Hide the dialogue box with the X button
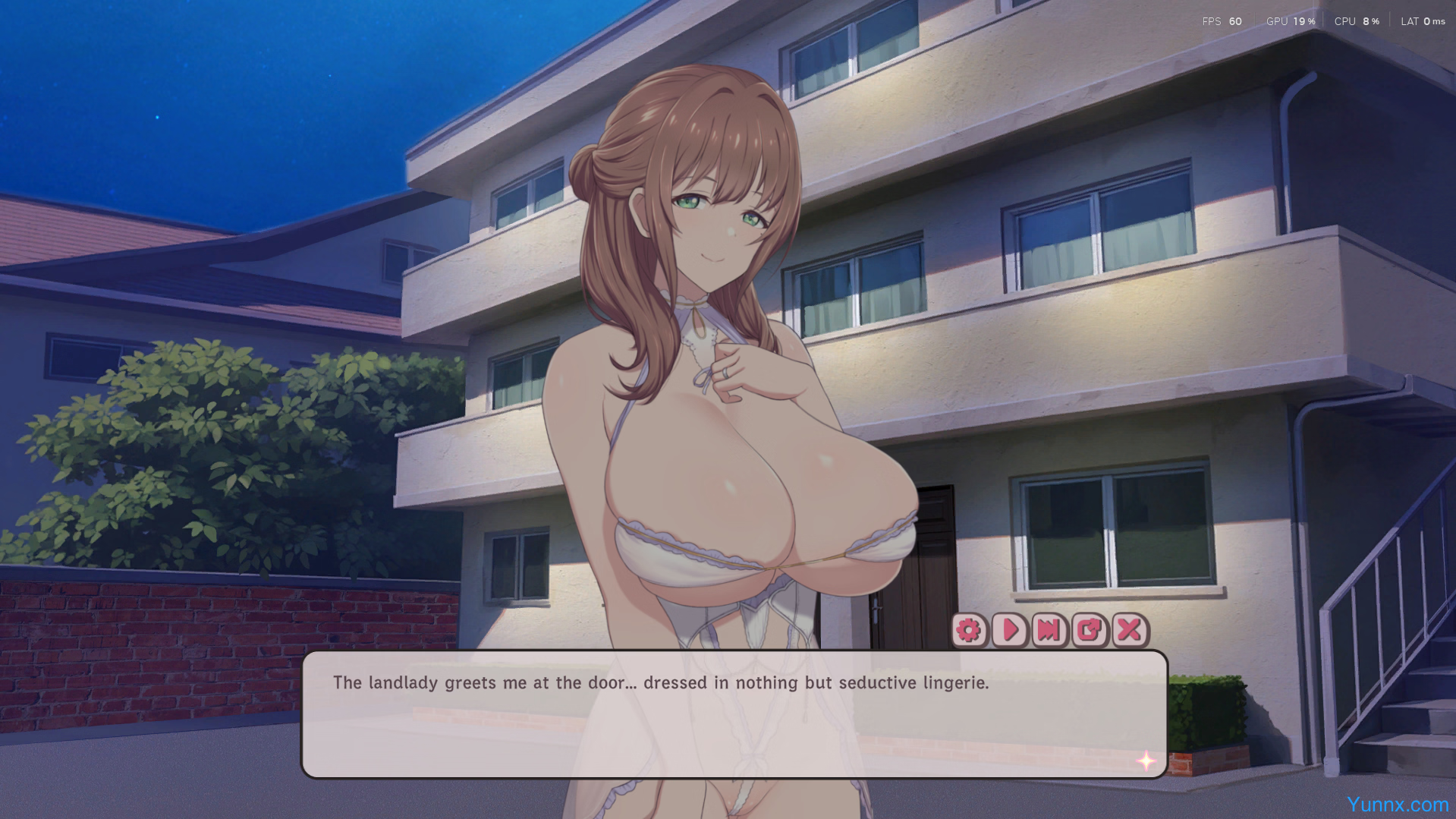 tap(1130, 630)
